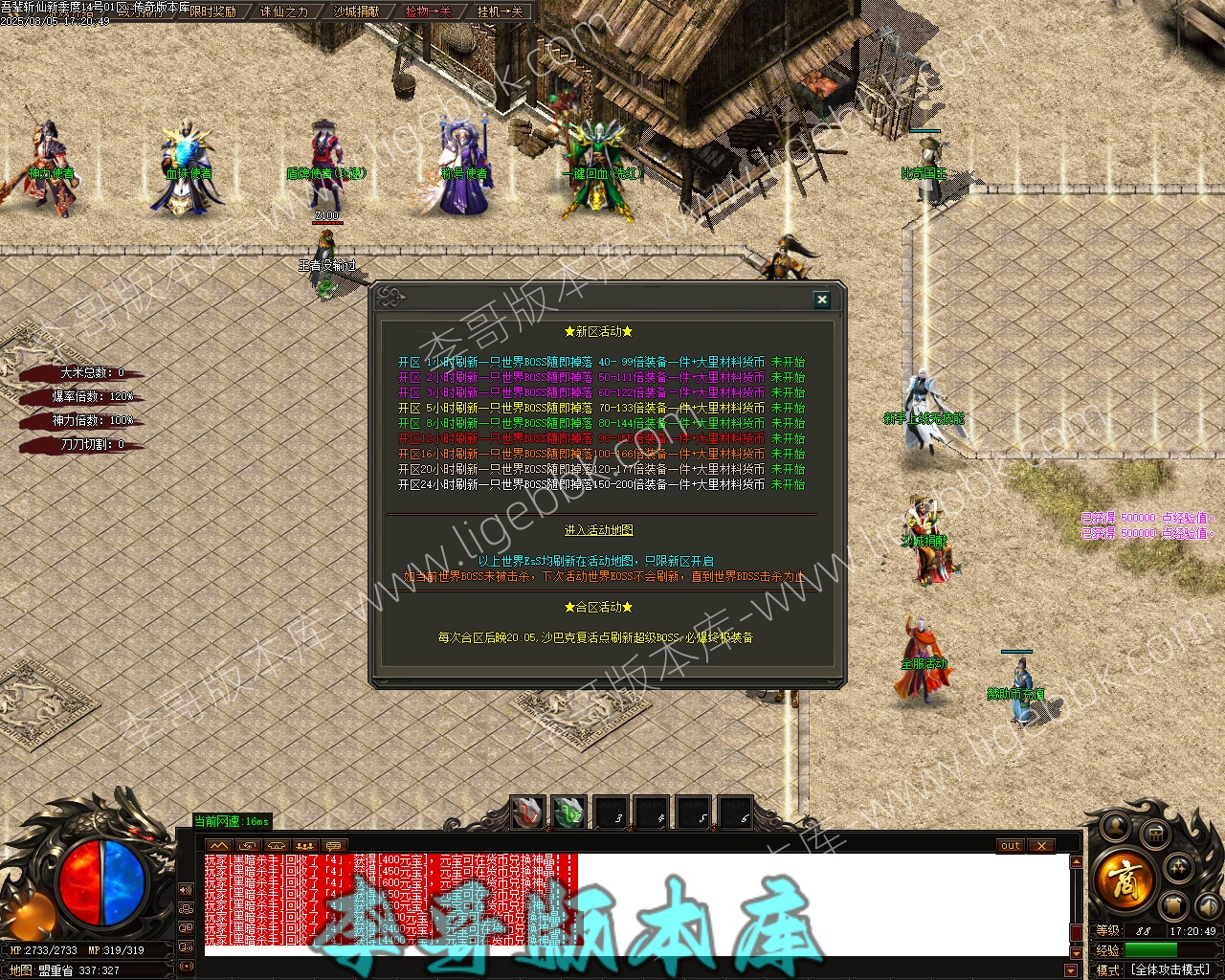Toggle the 挂机 auto-fight button
The image size is (1225, 980).
500,11
